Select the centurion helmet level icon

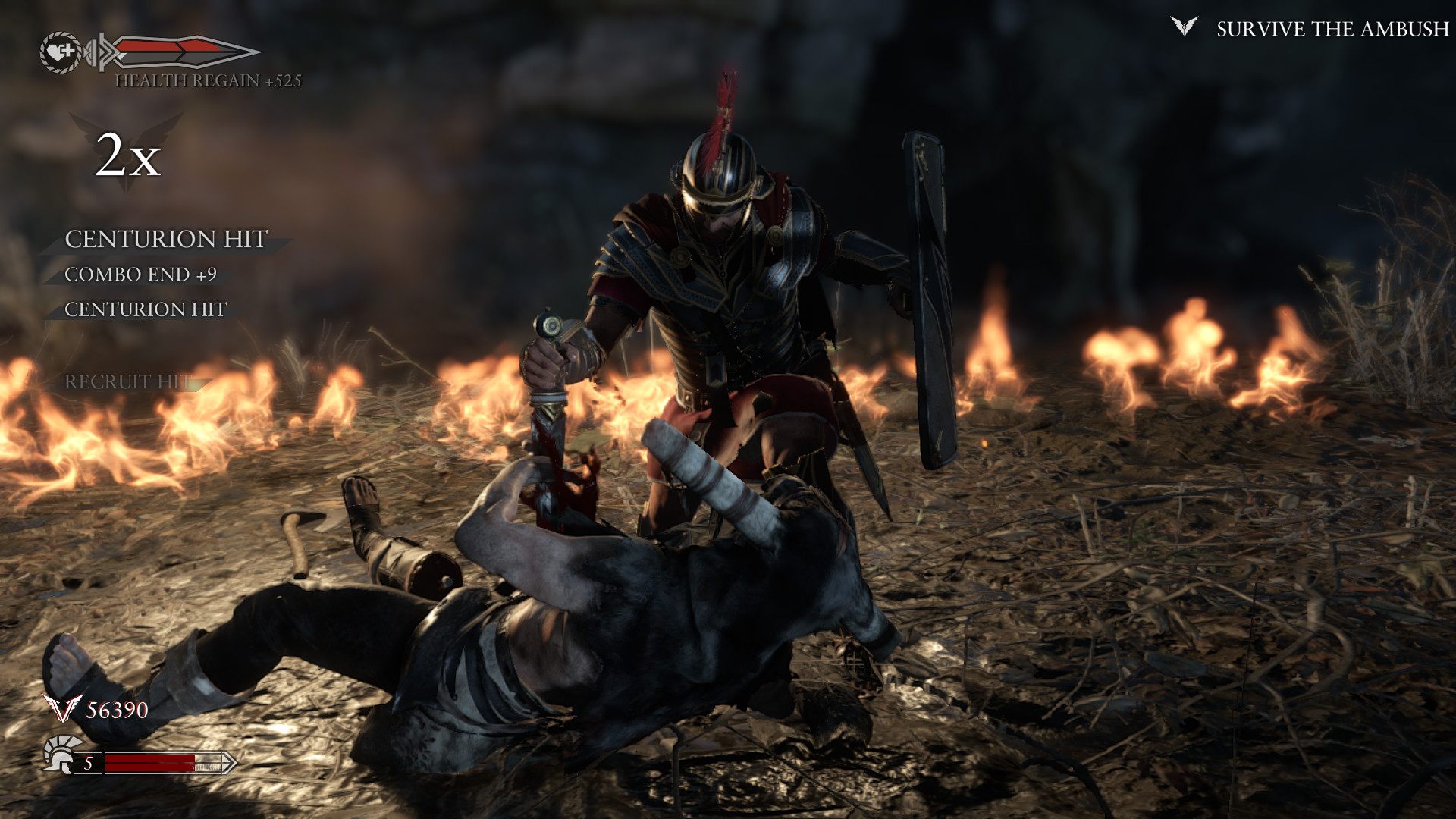pyautogui.click(x=58, y=756)
